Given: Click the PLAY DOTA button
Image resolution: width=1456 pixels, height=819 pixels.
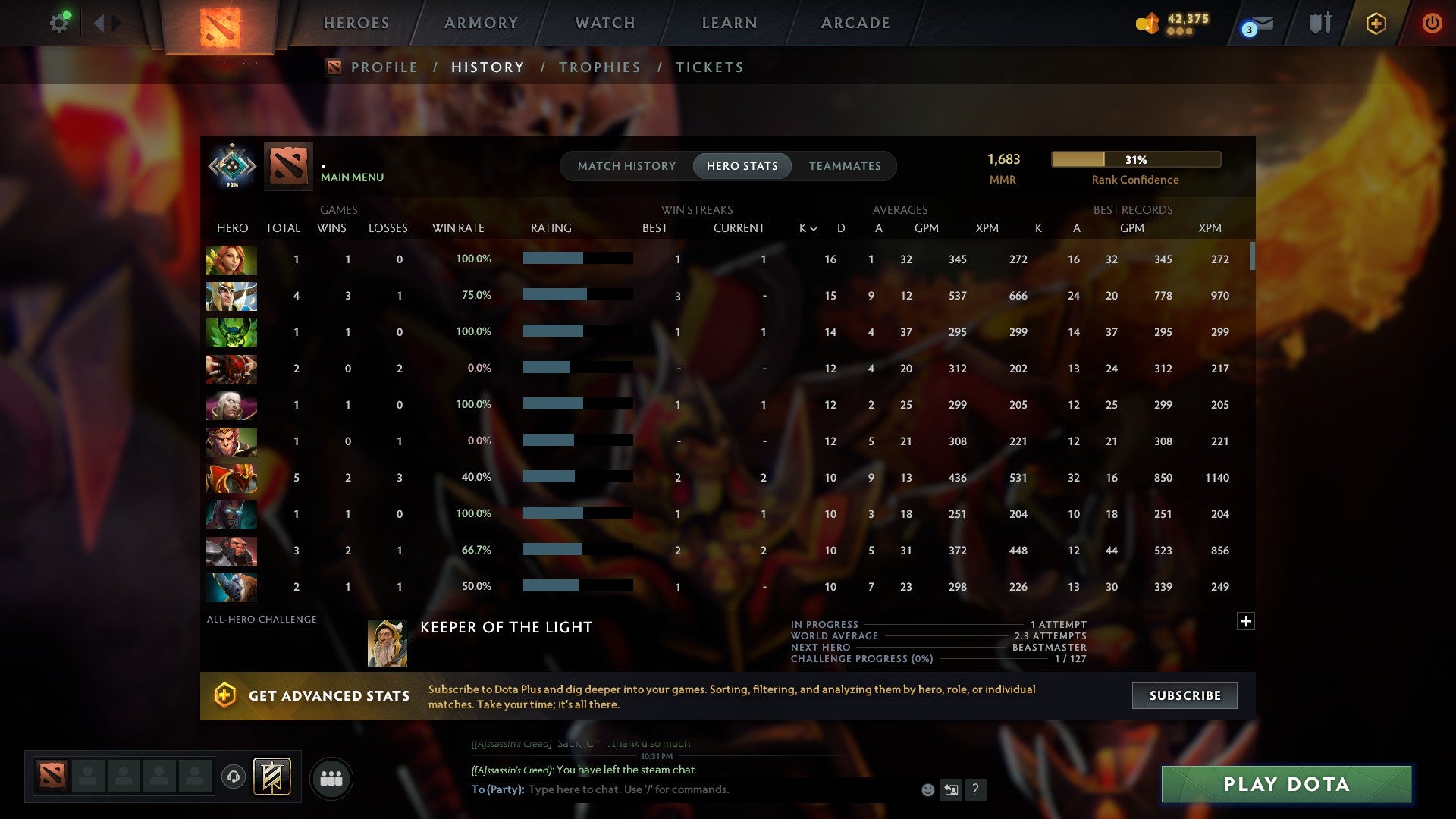Looking at the screenshot, I should tap(1285, 785).
